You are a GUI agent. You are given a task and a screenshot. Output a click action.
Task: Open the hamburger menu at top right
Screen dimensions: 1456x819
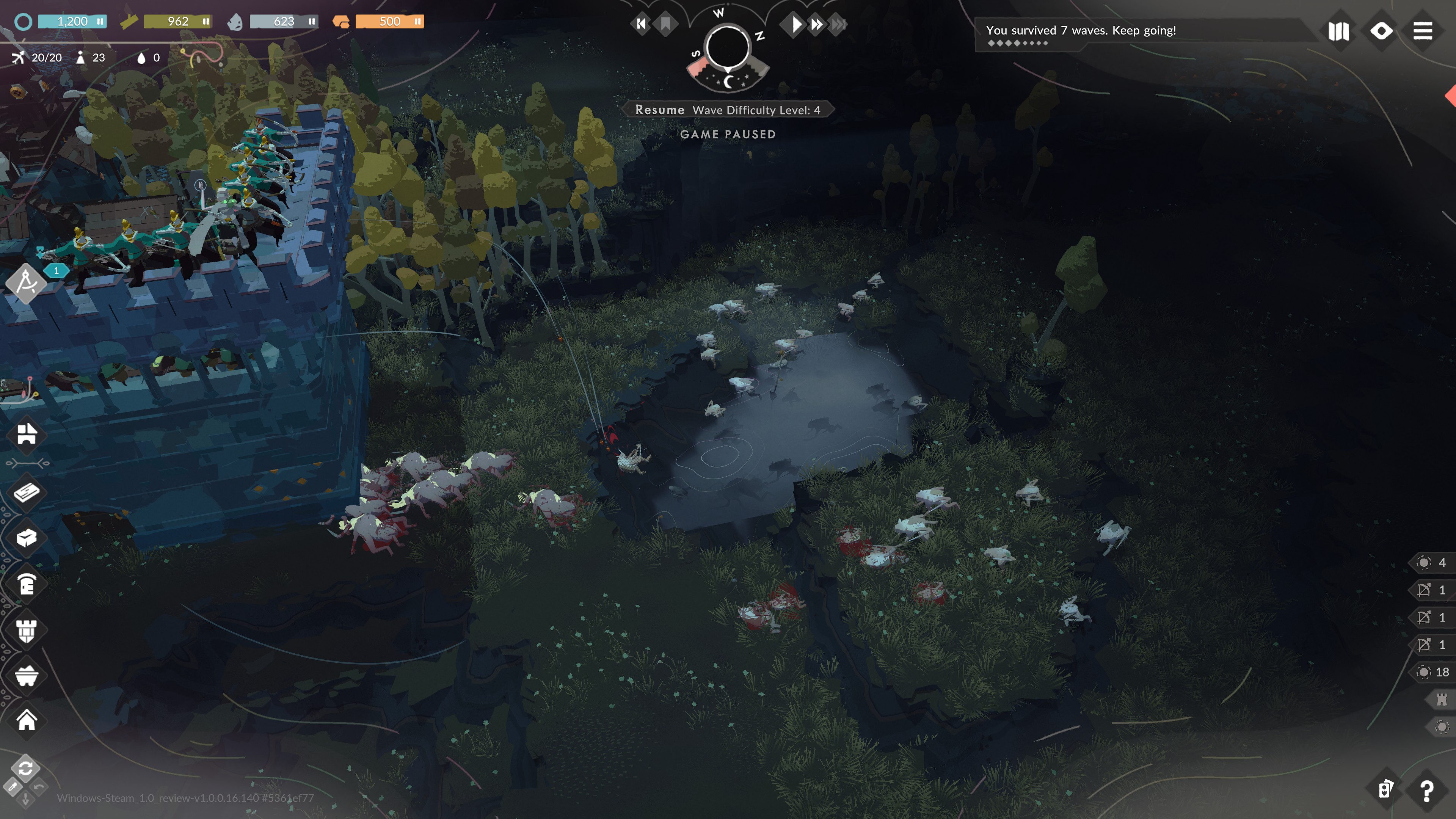tap(1422, 31)
